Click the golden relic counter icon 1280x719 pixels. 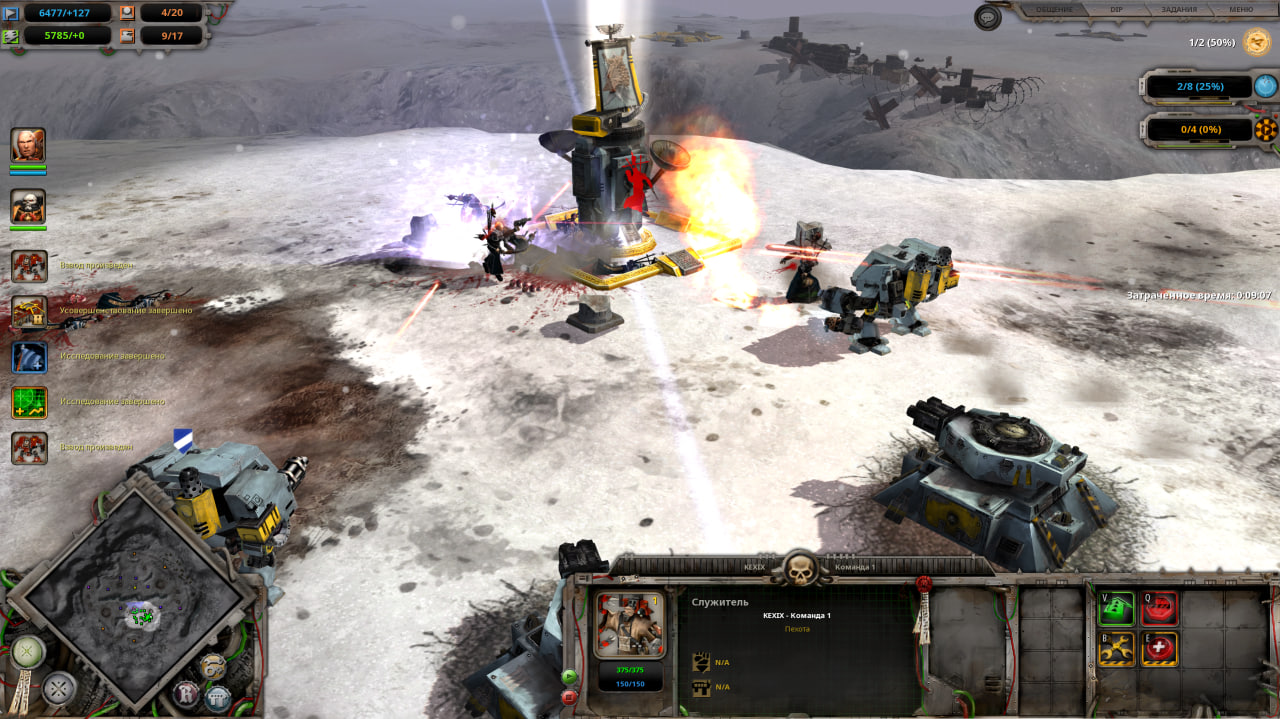pyautogui.click(x=1254, y=42)
